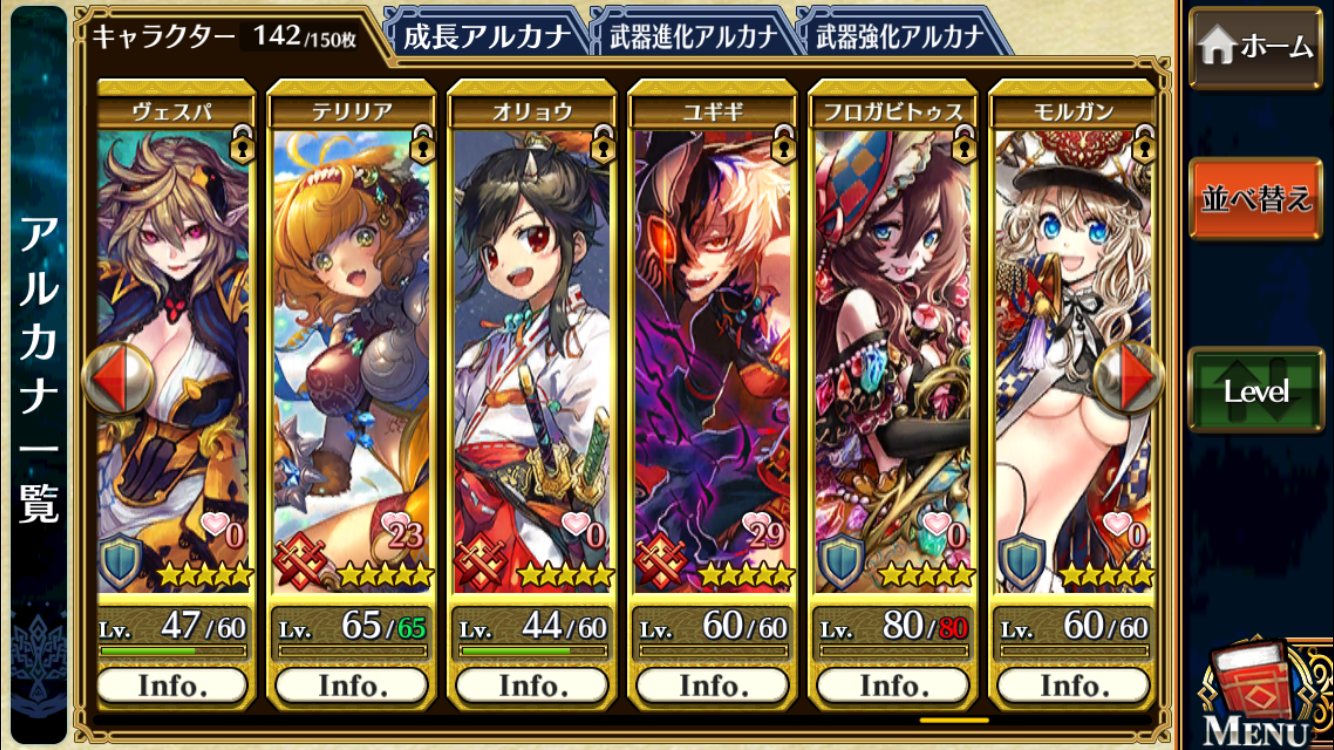Open Info. for フロガビトゥス
The width and height of the screenshot is (1334, 750).
tap(892, 686)
